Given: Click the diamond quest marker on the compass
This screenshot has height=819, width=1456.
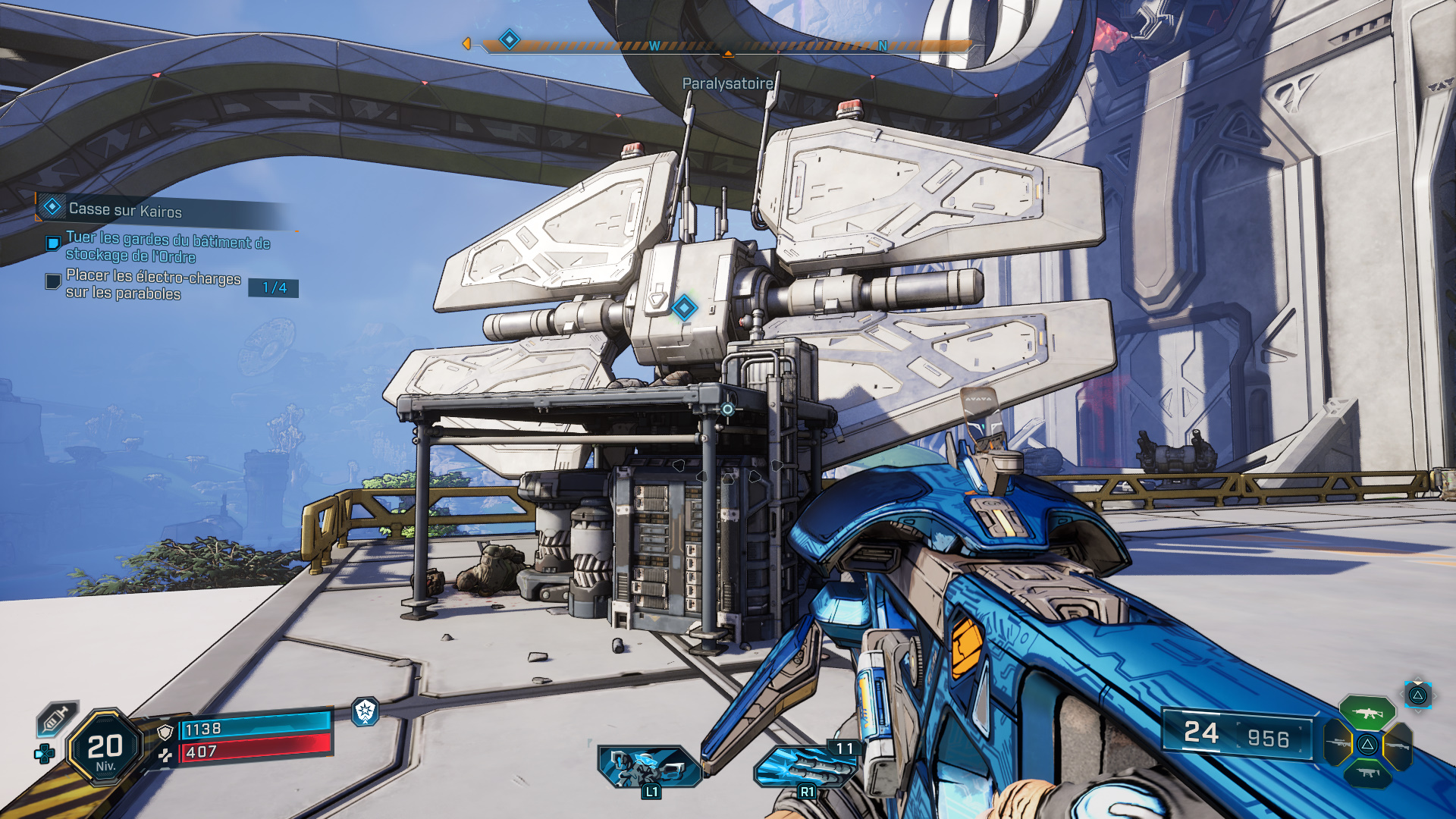Looking at the screenshot, I should pos(510,39).
